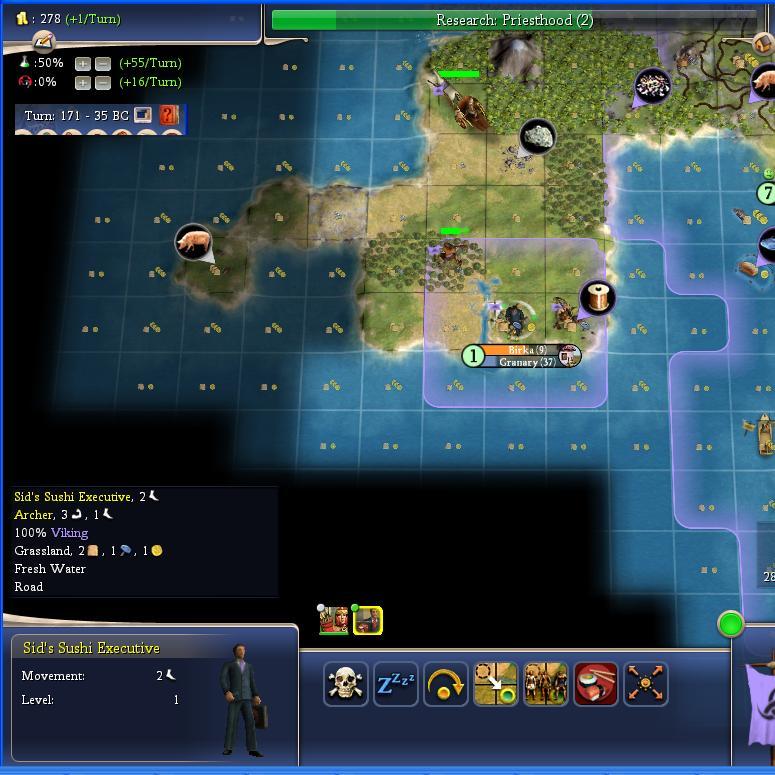Decrease the espionage rate percentage

pos(102,82)
